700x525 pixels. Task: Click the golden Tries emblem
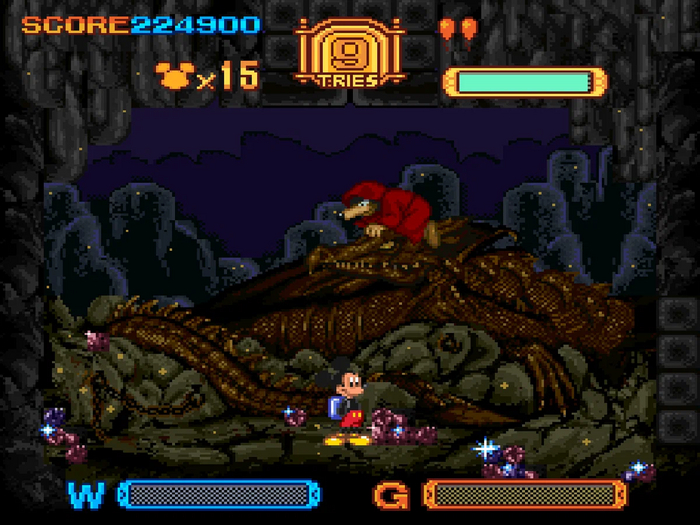point(349,52)
